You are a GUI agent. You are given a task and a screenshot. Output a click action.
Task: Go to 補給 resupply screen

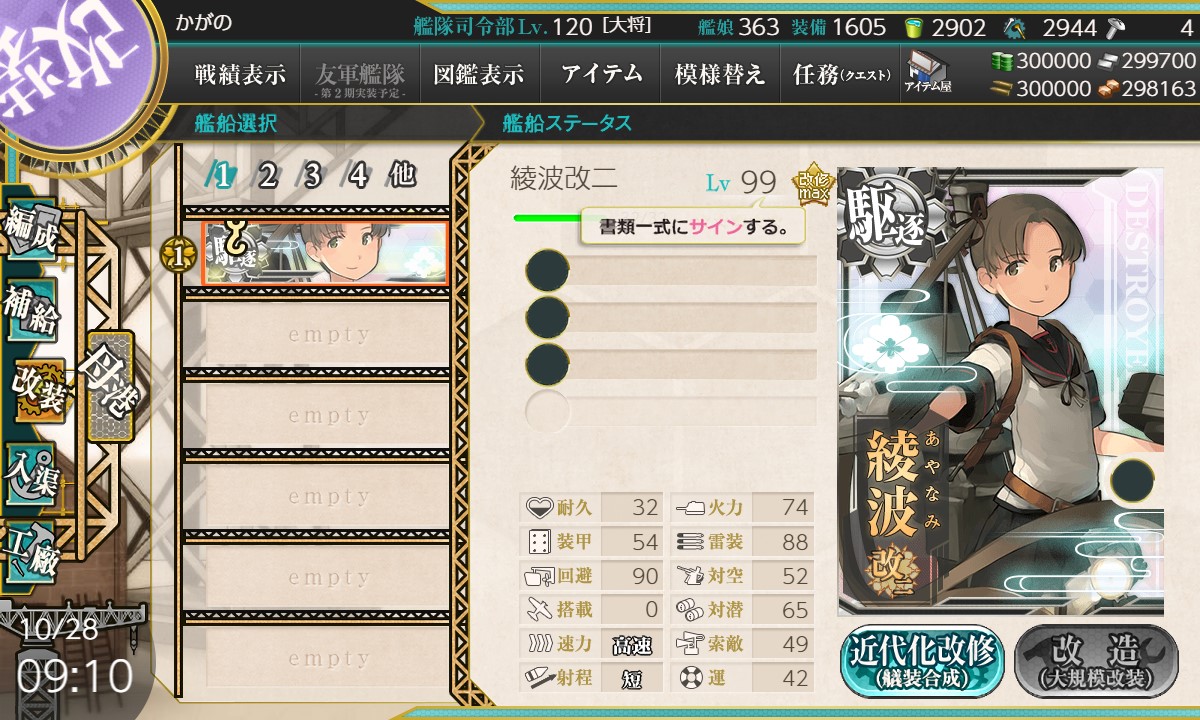[x=32, y=311]
